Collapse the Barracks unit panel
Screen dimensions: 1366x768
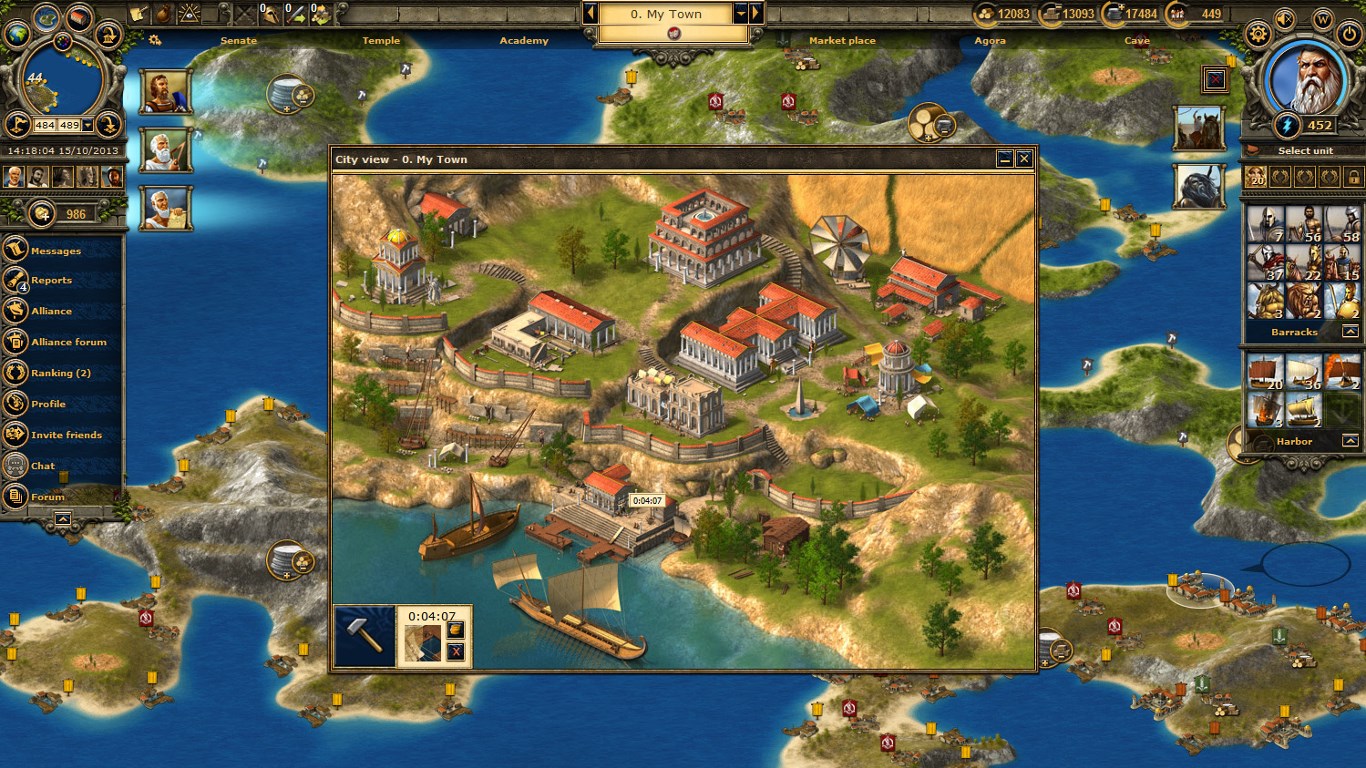point(1350,331)
